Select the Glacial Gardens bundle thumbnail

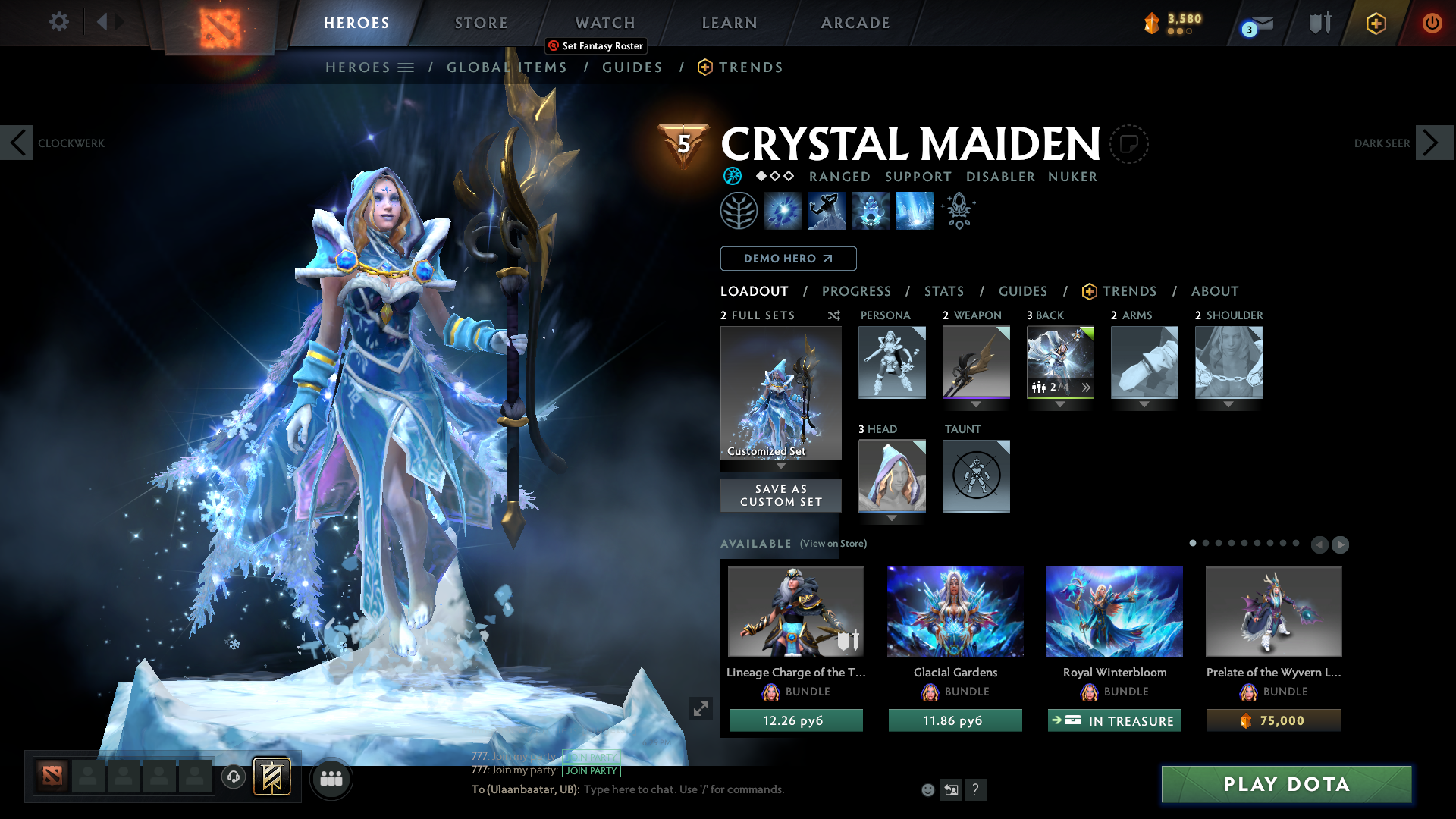click(955, 612)
